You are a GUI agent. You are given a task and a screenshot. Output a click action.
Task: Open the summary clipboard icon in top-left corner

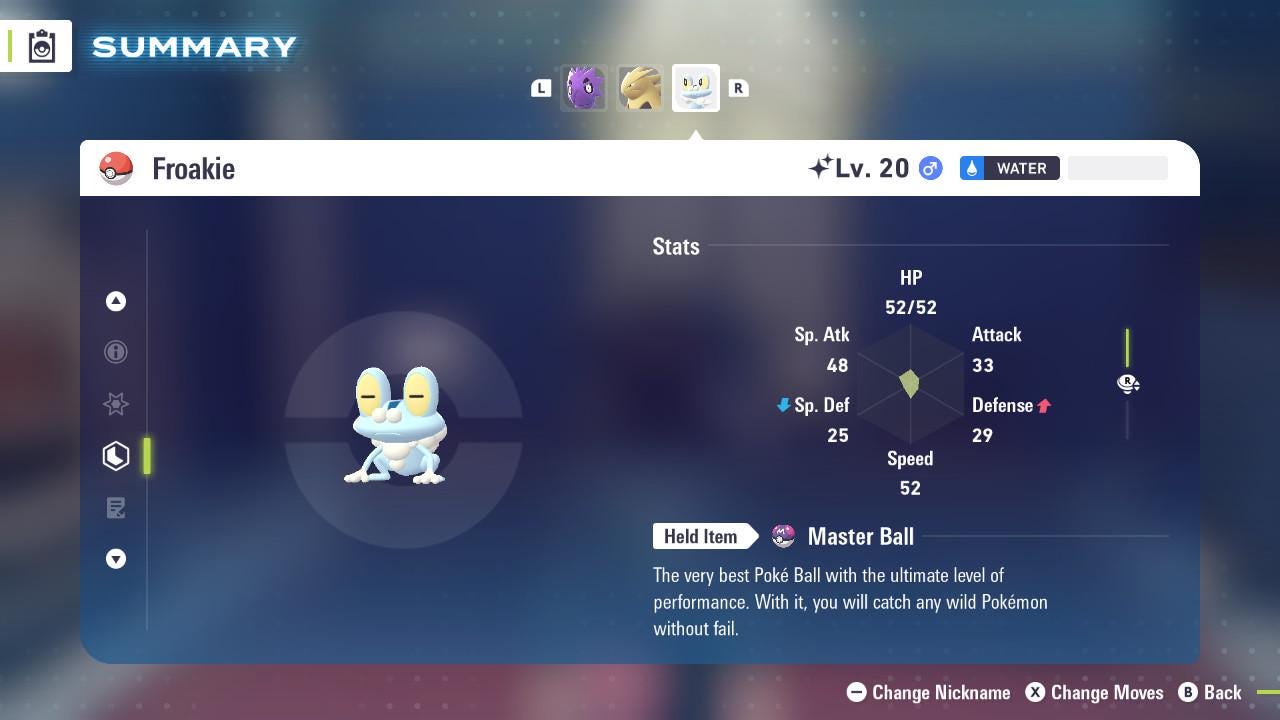(x=40, y=45)
